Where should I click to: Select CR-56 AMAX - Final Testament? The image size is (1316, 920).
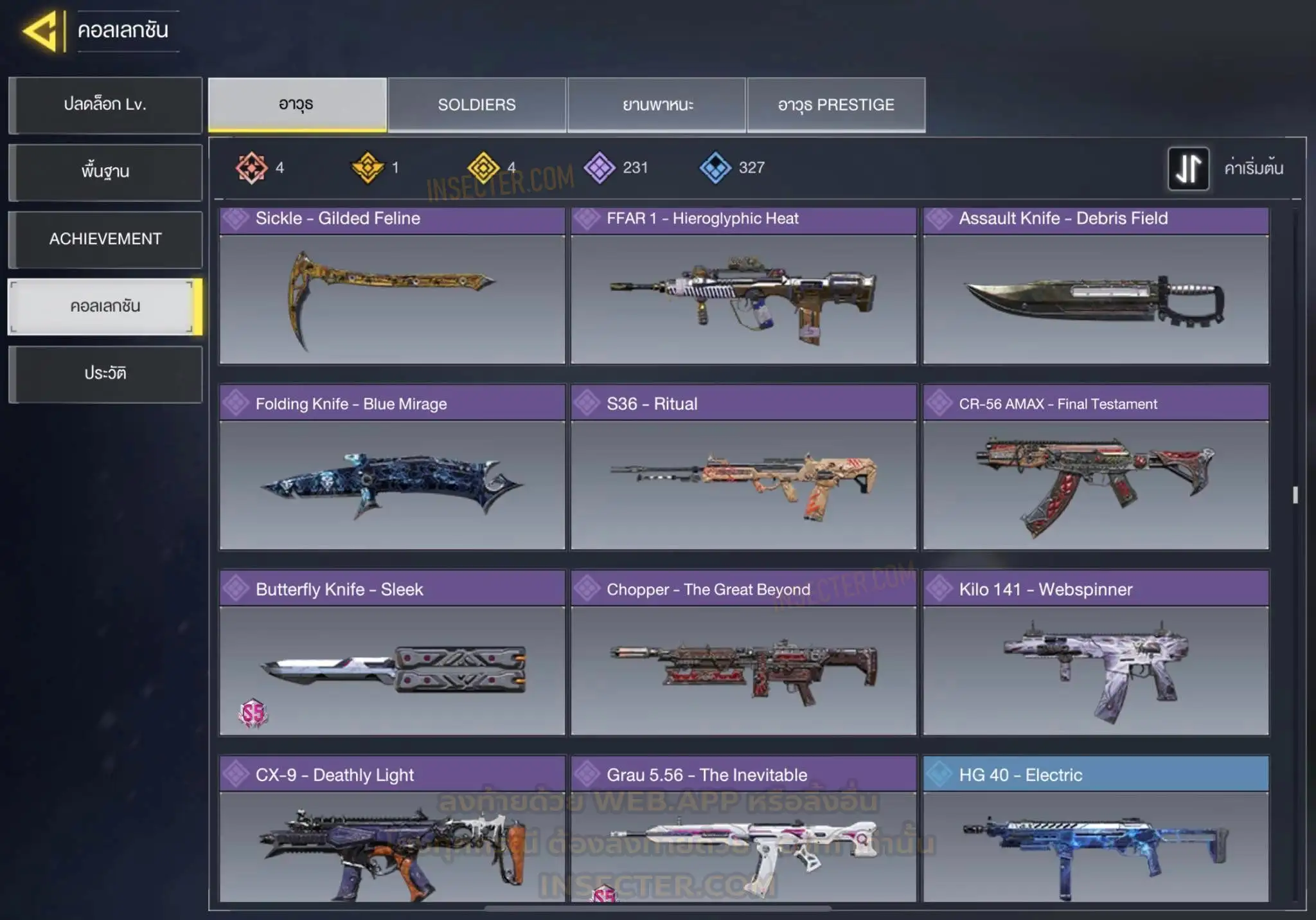tap(1096, 467)
